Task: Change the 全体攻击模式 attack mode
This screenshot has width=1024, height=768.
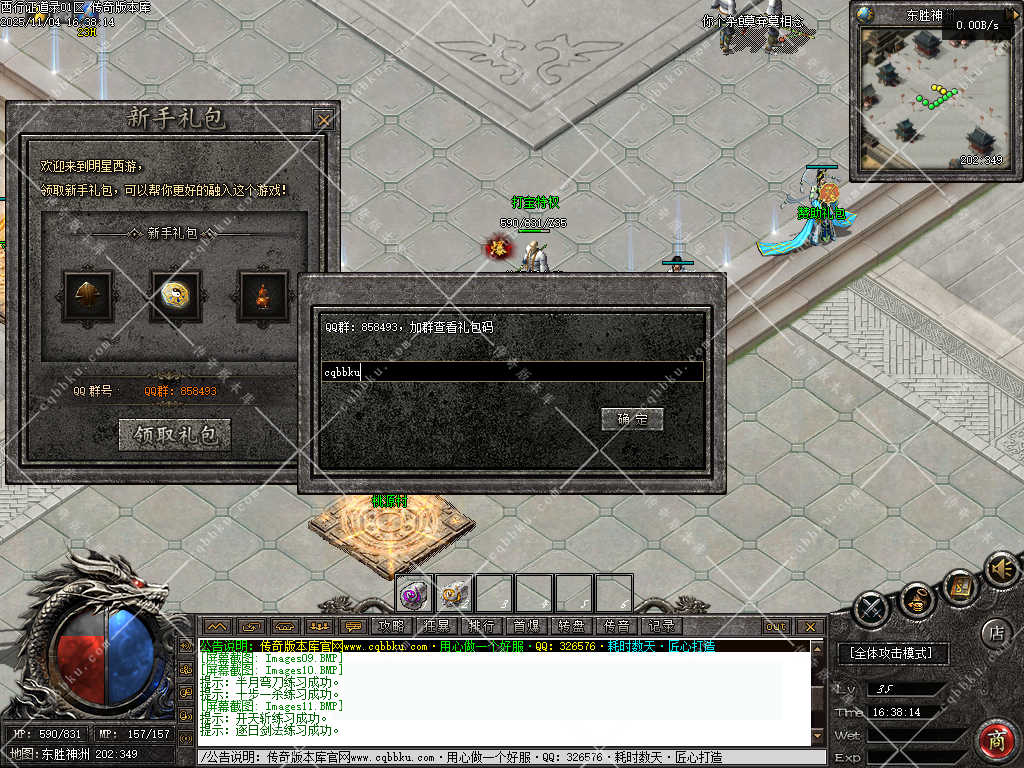Action: click(x=891, y=653)
